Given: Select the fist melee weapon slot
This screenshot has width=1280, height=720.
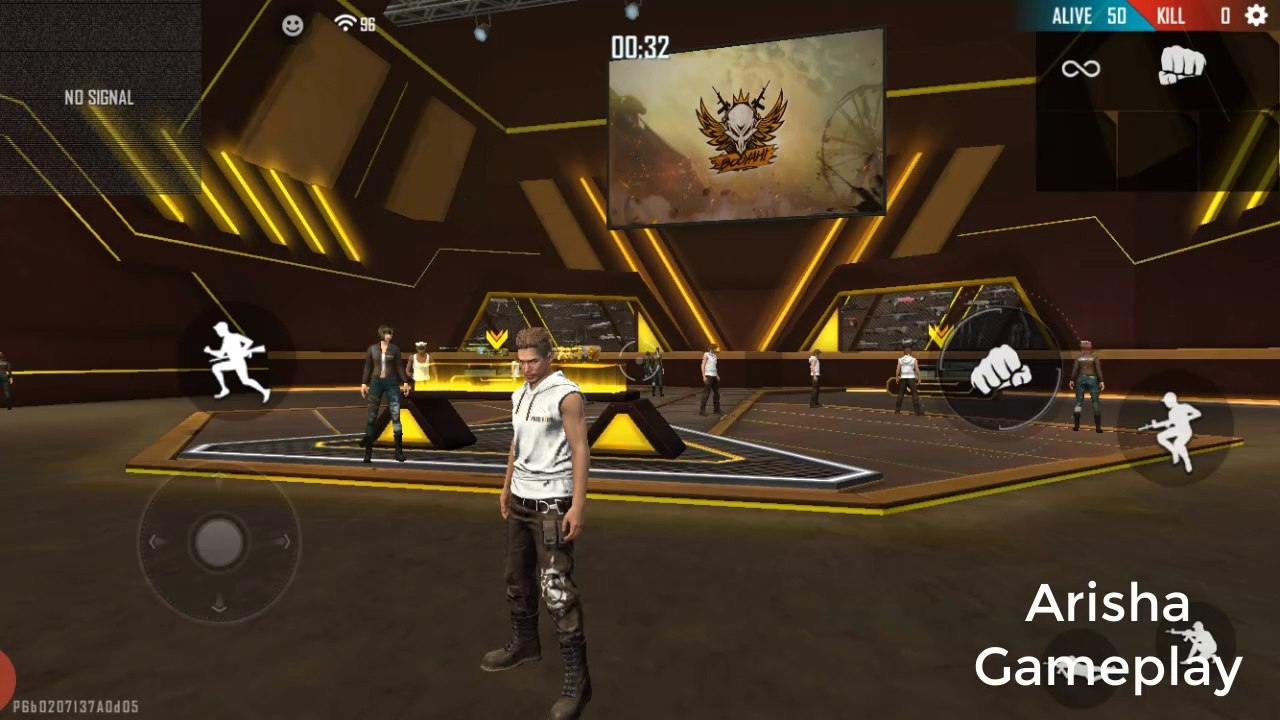Looking at the screenshot, I should tap(1182, 67).
